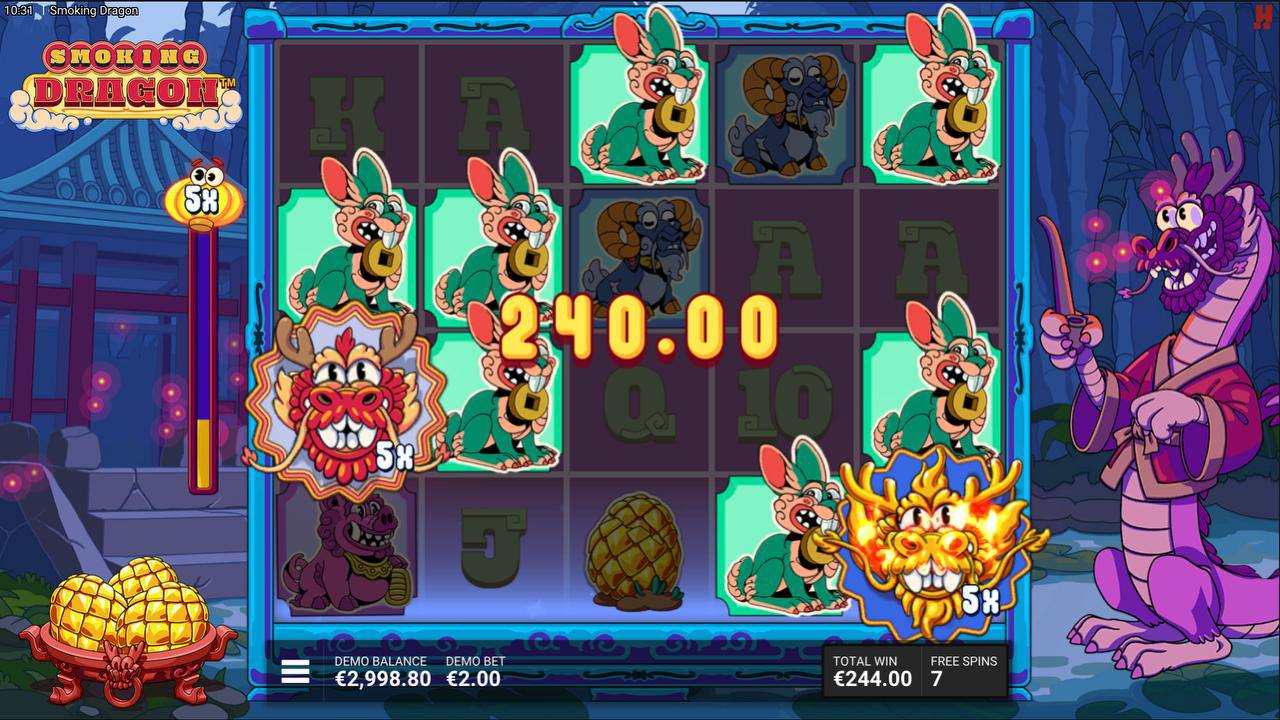Open the hamburger menu

tap(295, 671)
